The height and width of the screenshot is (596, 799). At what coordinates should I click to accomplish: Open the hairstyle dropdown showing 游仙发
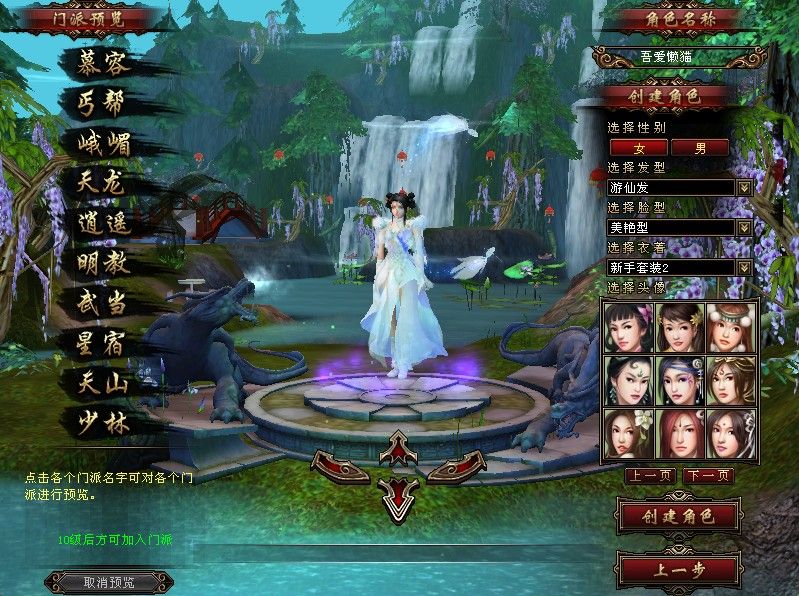tap(744, 187)
